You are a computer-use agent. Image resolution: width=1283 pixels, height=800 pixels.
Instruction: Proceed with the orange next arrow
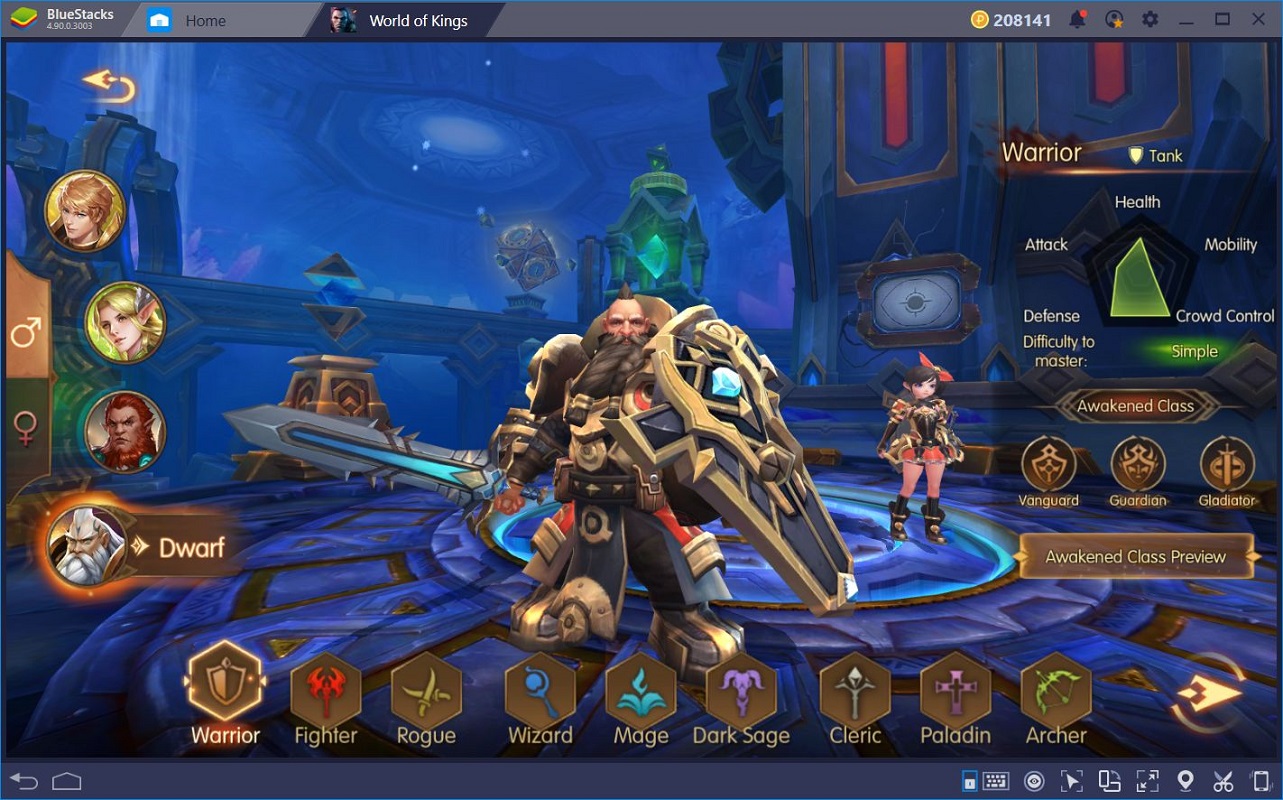click(1208, 693)
